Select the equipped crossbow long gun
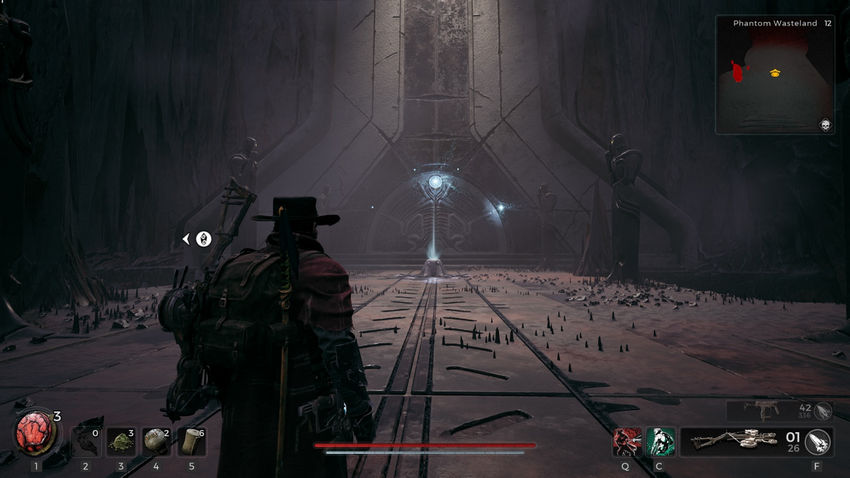 pyautogui.click(x=738, y=441)
